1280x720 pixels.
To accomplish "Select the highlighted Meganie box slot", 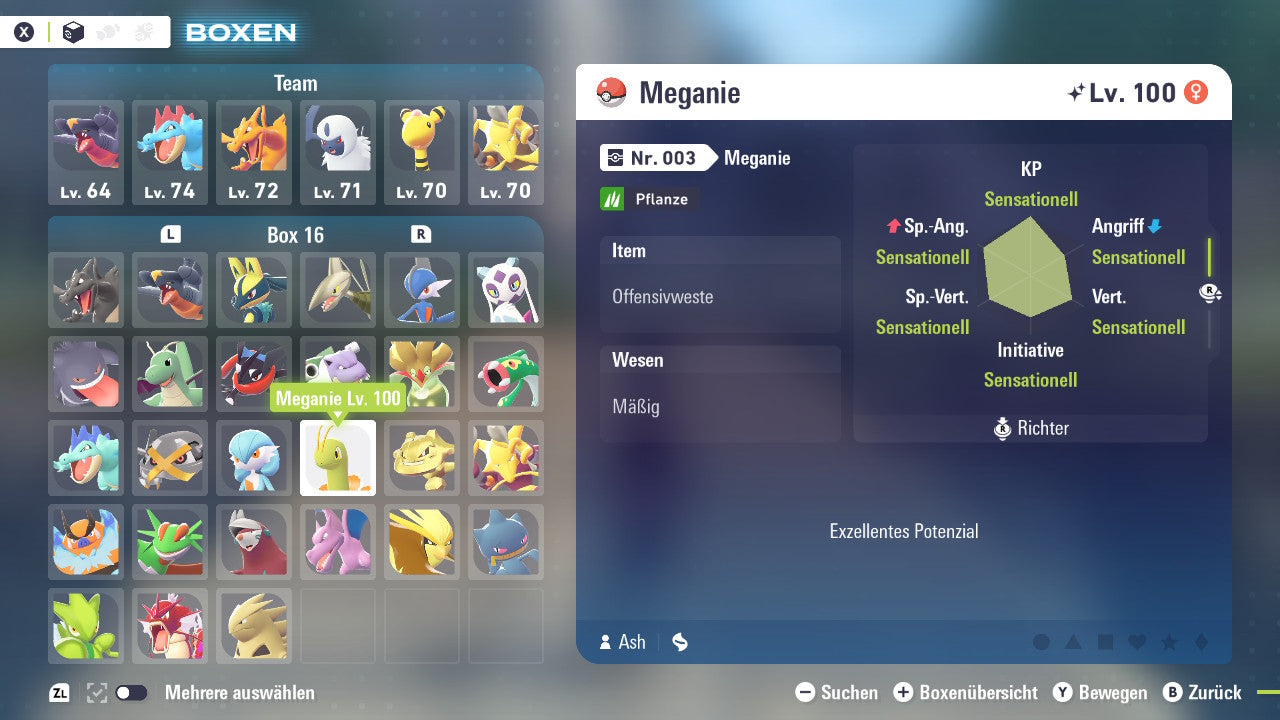I will [x=338, y=458].
